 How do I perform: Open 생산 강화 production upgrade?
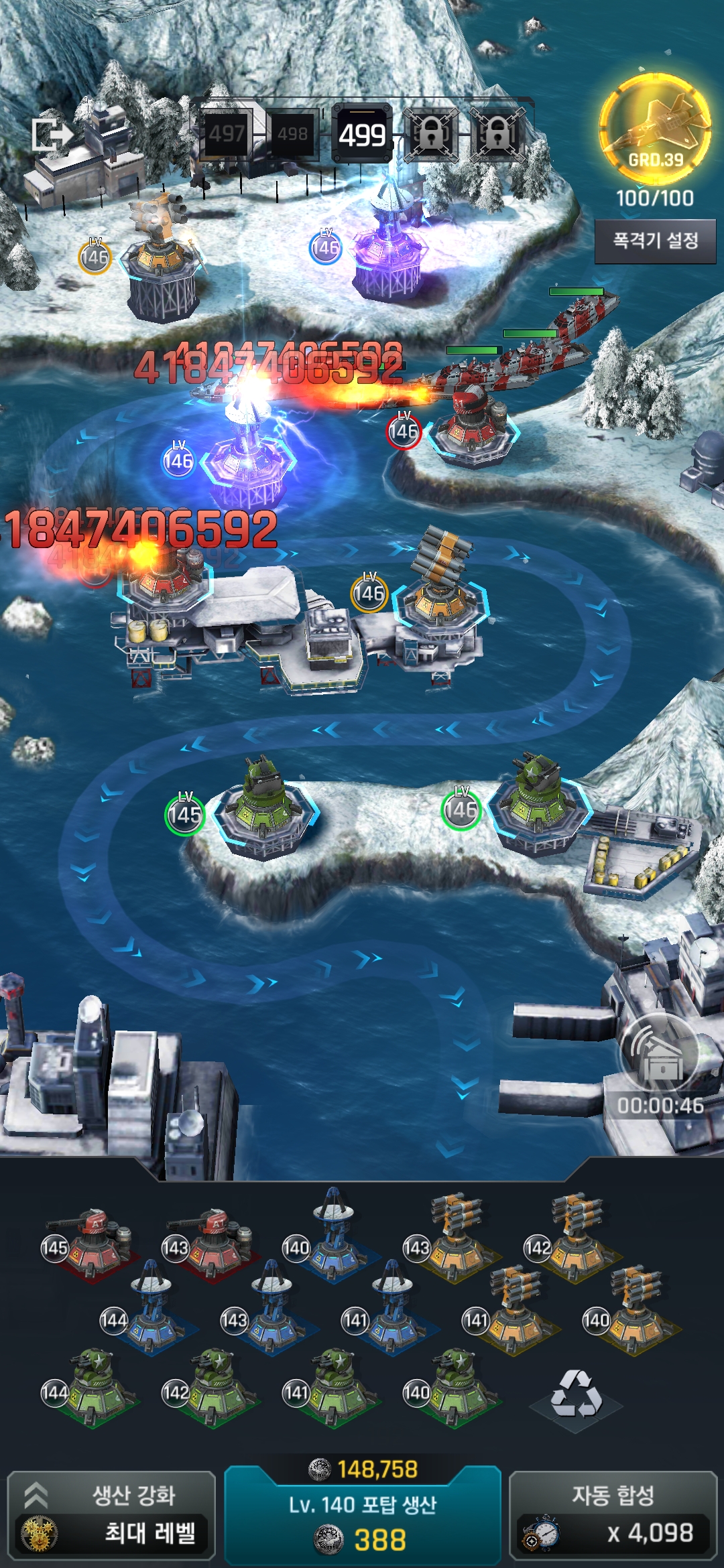tap(111, 1514)
